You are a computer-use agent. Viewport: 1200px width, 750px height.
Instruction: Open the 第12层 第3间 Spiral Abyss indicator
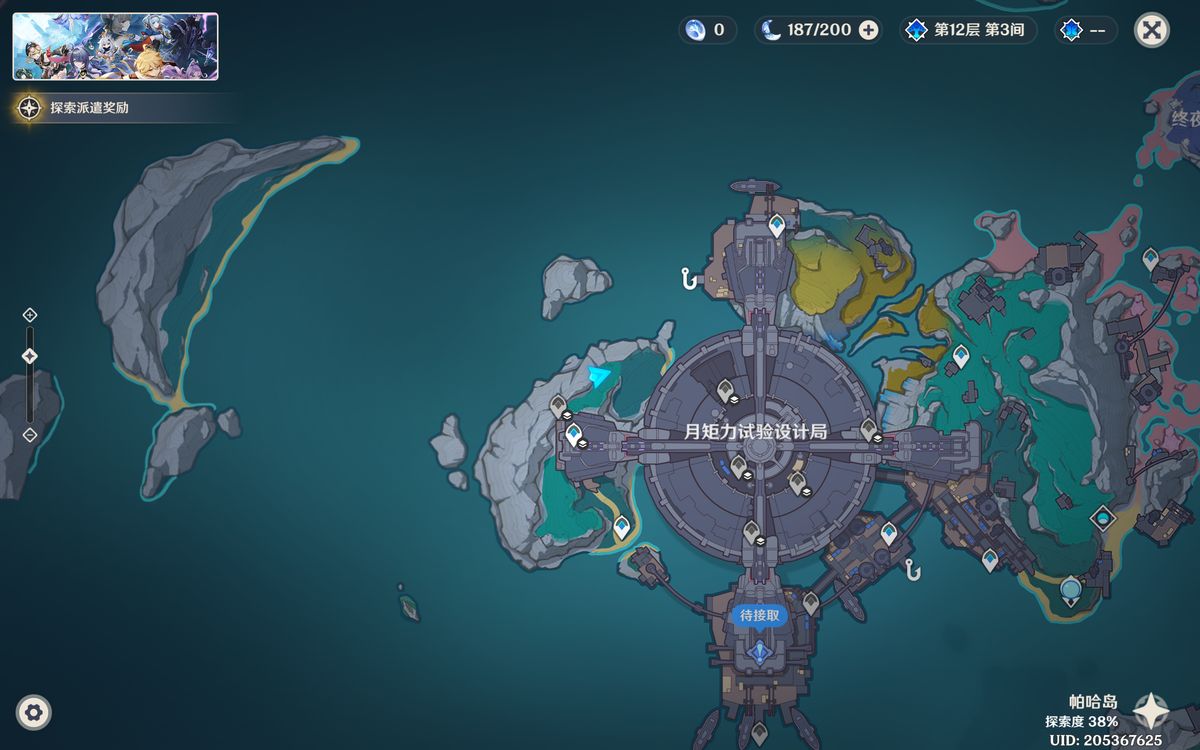pos(967,30)
